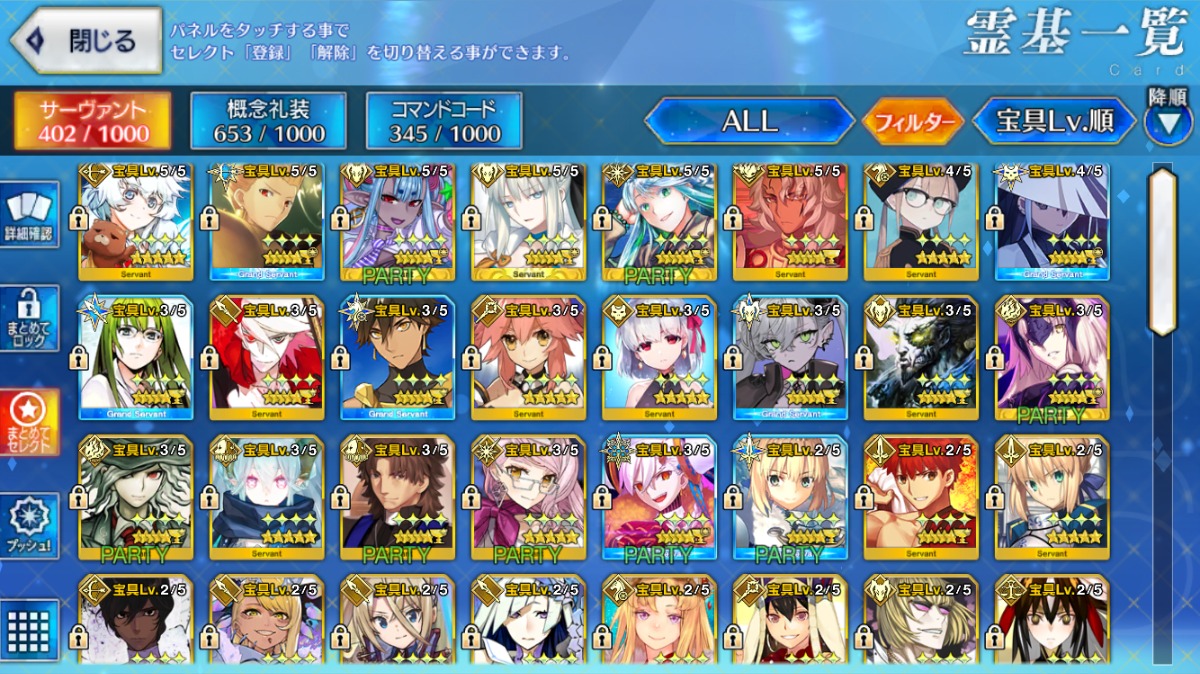The height and width of the screenshot is (674, 1200).
Task: Click the vertical list scrollbar handle
Action: pyautogui.click(x=1162, y=250)
